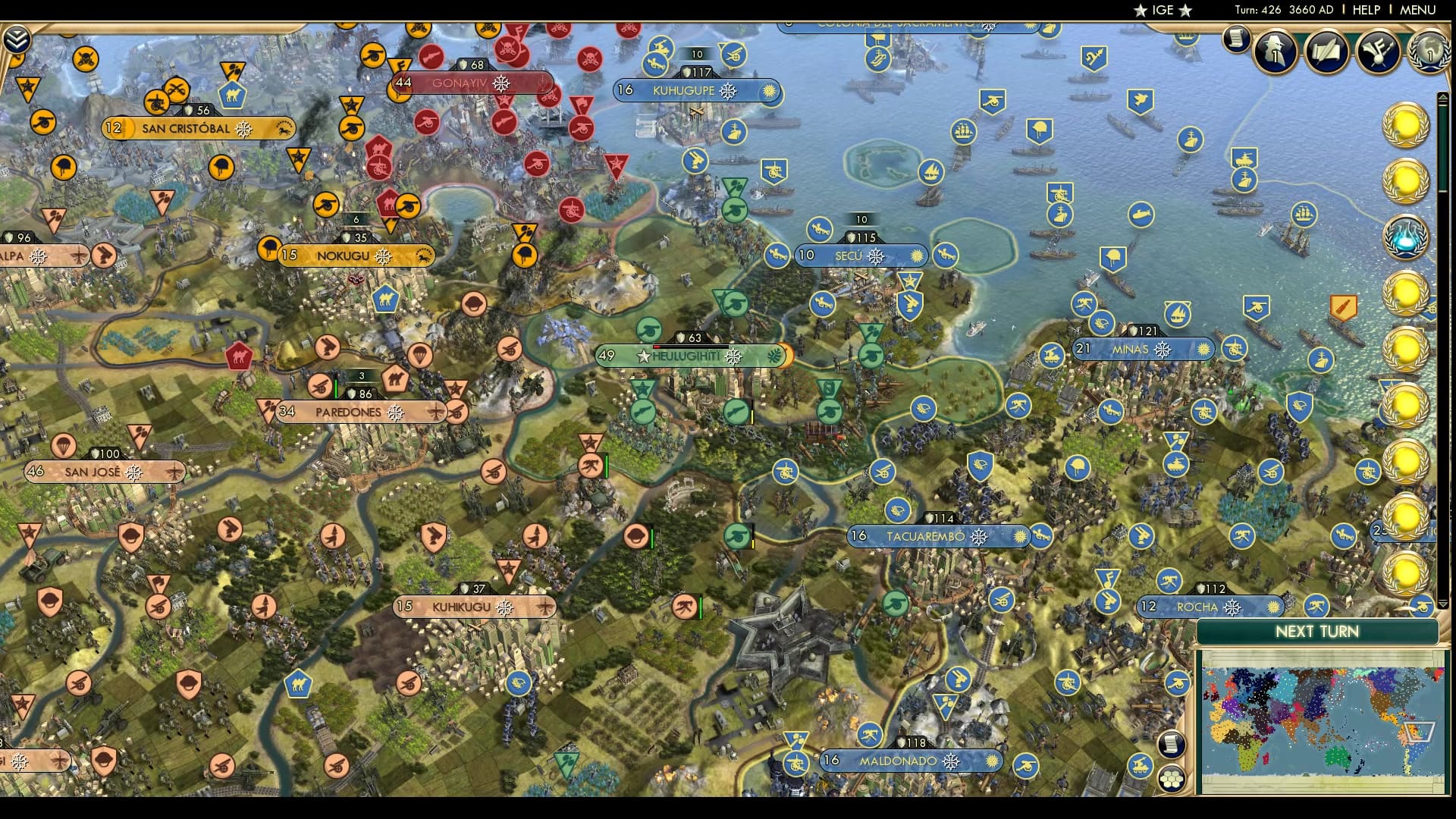
Task: Click the scroll icon beside the minimap
Action: [1172, 744]
